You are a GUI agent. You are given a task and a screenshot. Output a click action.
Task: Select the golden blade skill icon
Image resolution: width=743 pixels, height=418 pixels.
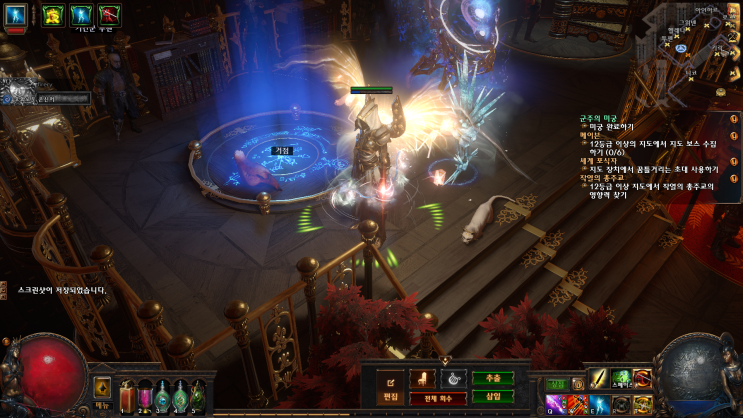597,378
